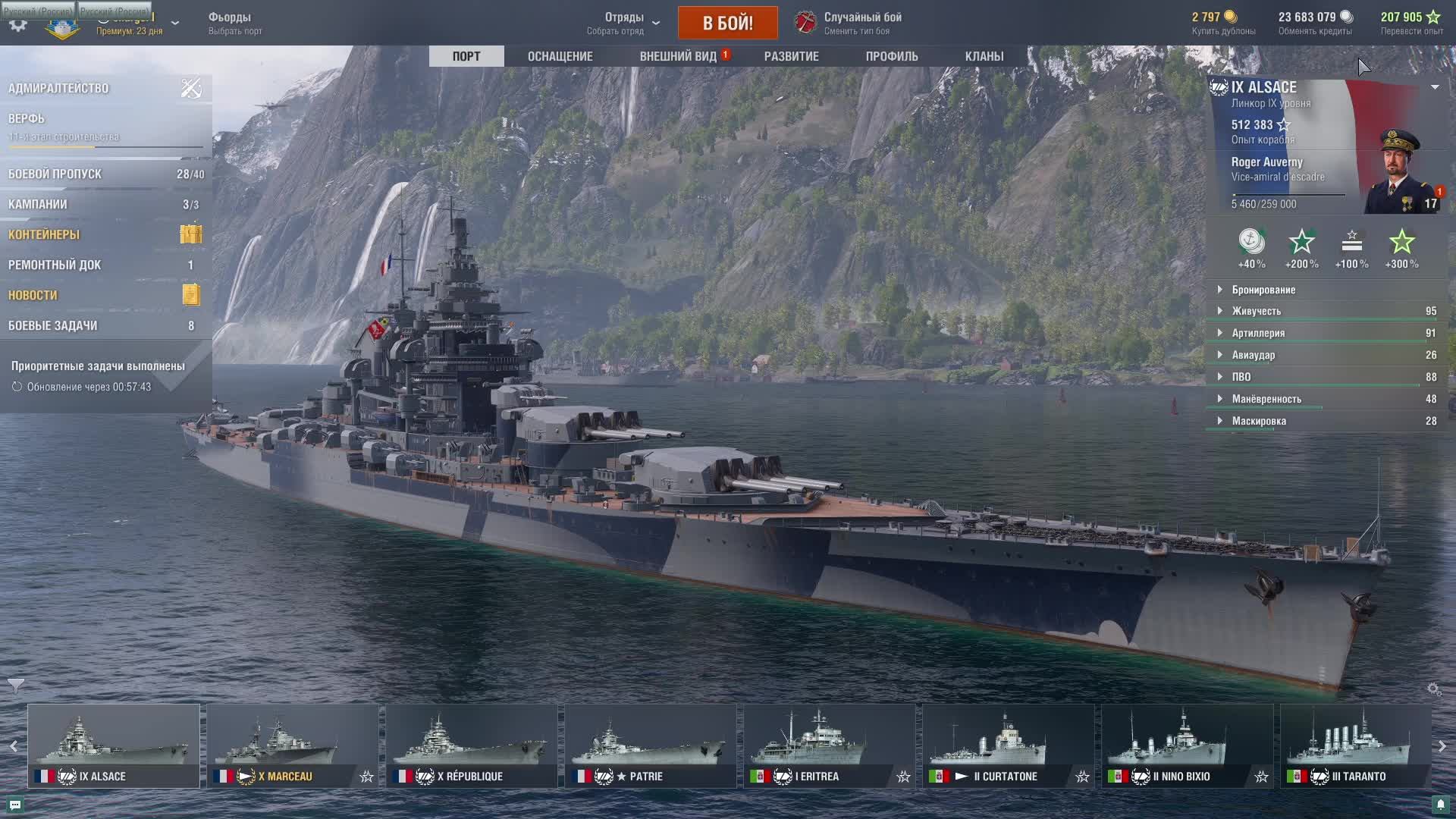Open the Боевой пропуск entry
This screenshot has height=819, width=1456.
click(x=55, y=174)
